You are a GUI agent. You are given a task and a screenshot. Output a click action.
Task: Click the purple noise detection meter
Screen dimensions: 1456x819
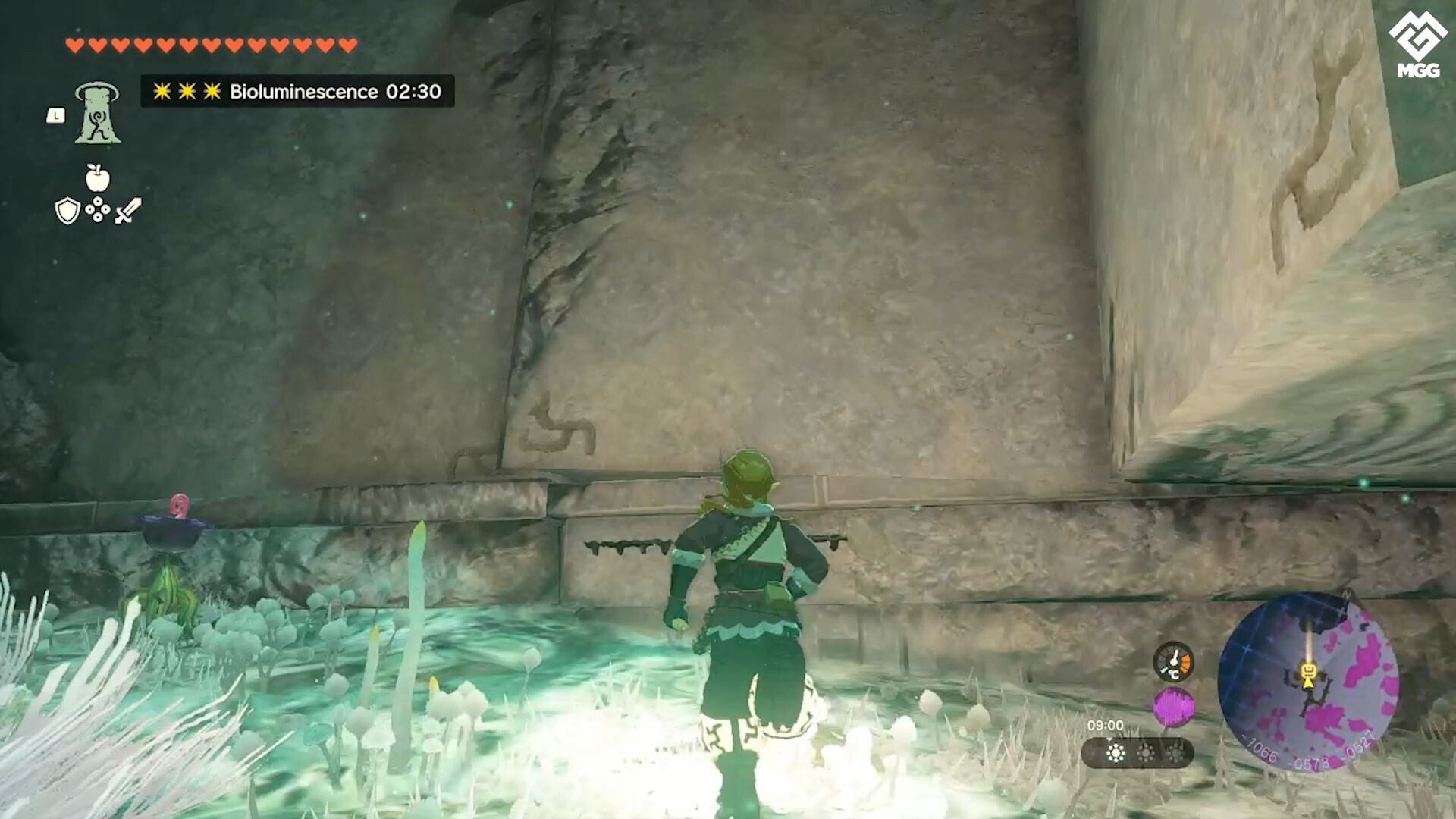tap(1173, 706)
